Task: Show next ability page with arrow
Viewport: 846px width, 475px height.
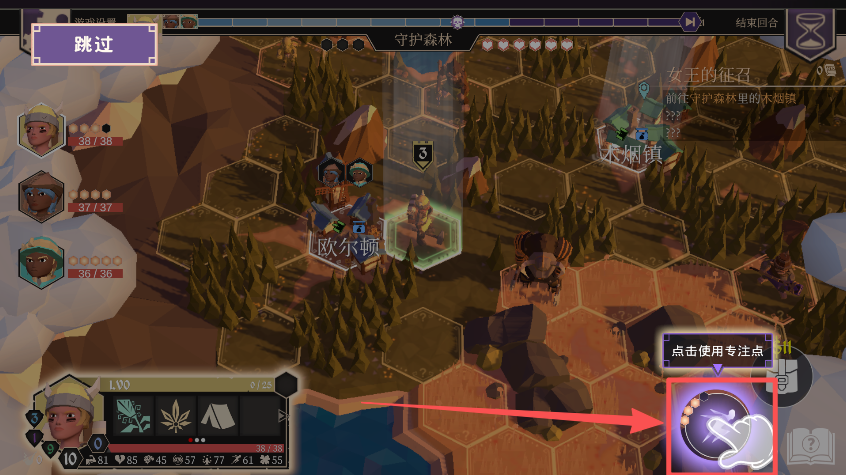Action: [x=283, y=415]
